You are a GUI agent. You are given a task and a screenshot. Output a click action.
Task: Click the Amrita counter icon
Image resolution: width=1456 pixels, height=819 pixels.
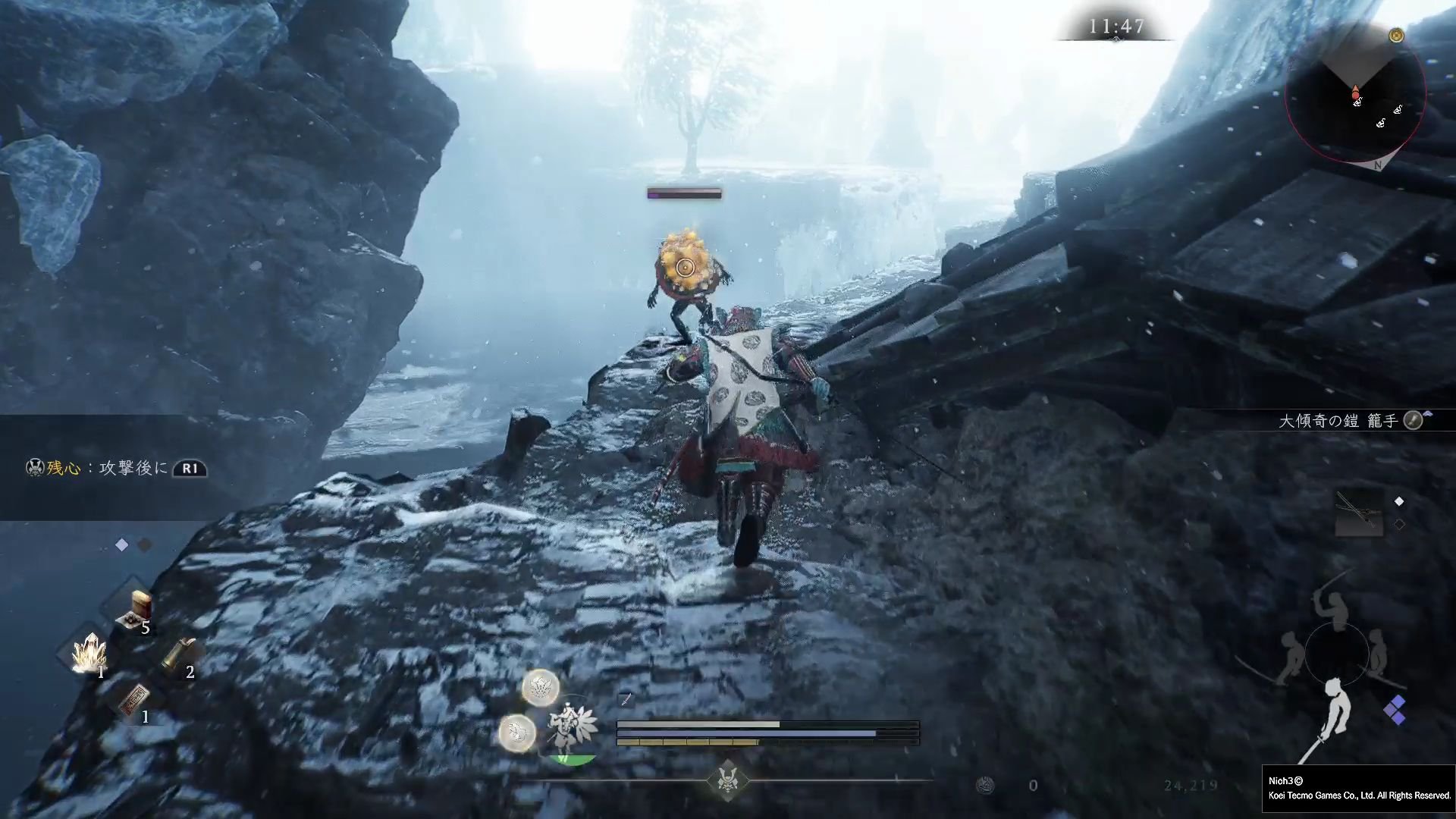click(x=985, y=786)
